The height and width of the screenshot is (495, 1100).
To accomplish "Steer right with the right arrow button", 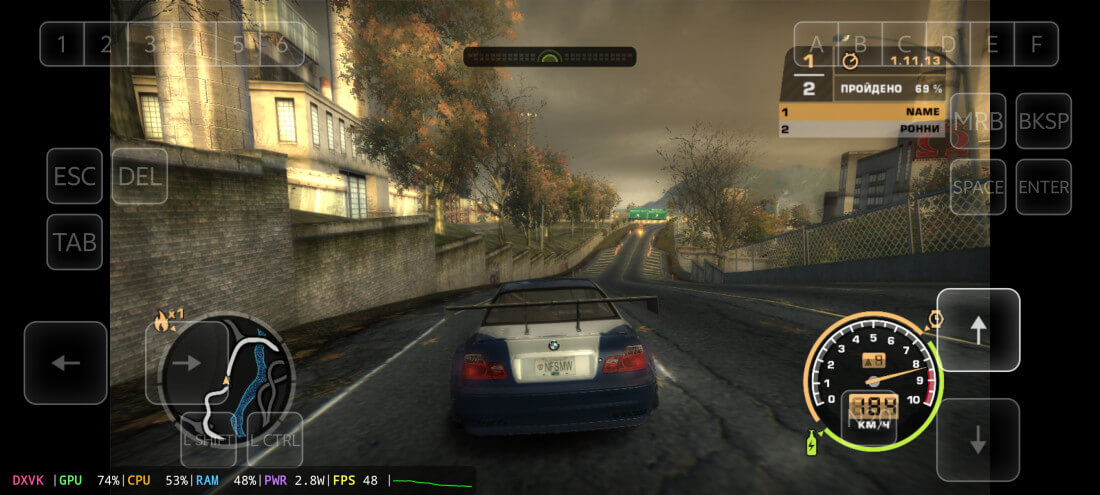I will coord(187,363).
